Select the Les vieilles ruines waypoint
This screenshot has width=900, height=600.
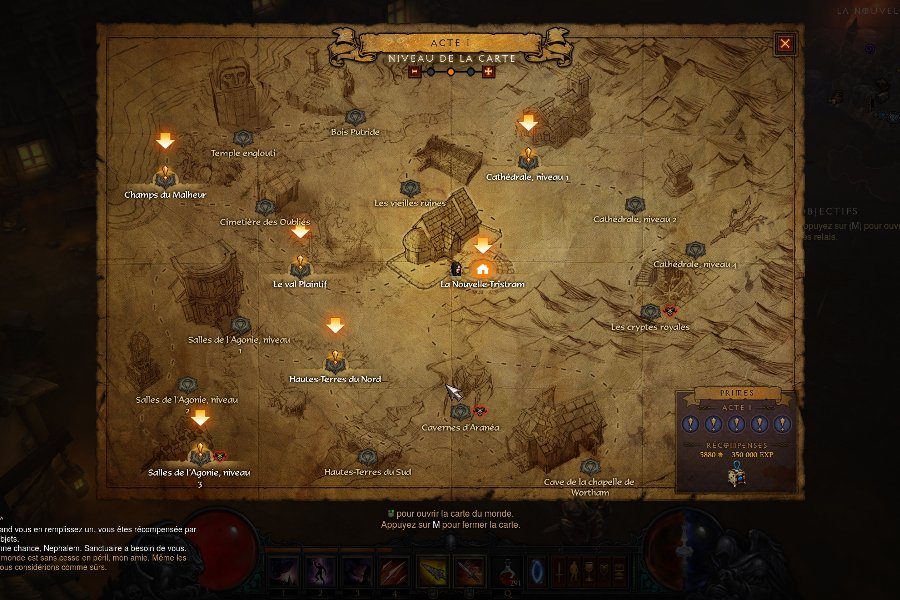tap(409, 187)
